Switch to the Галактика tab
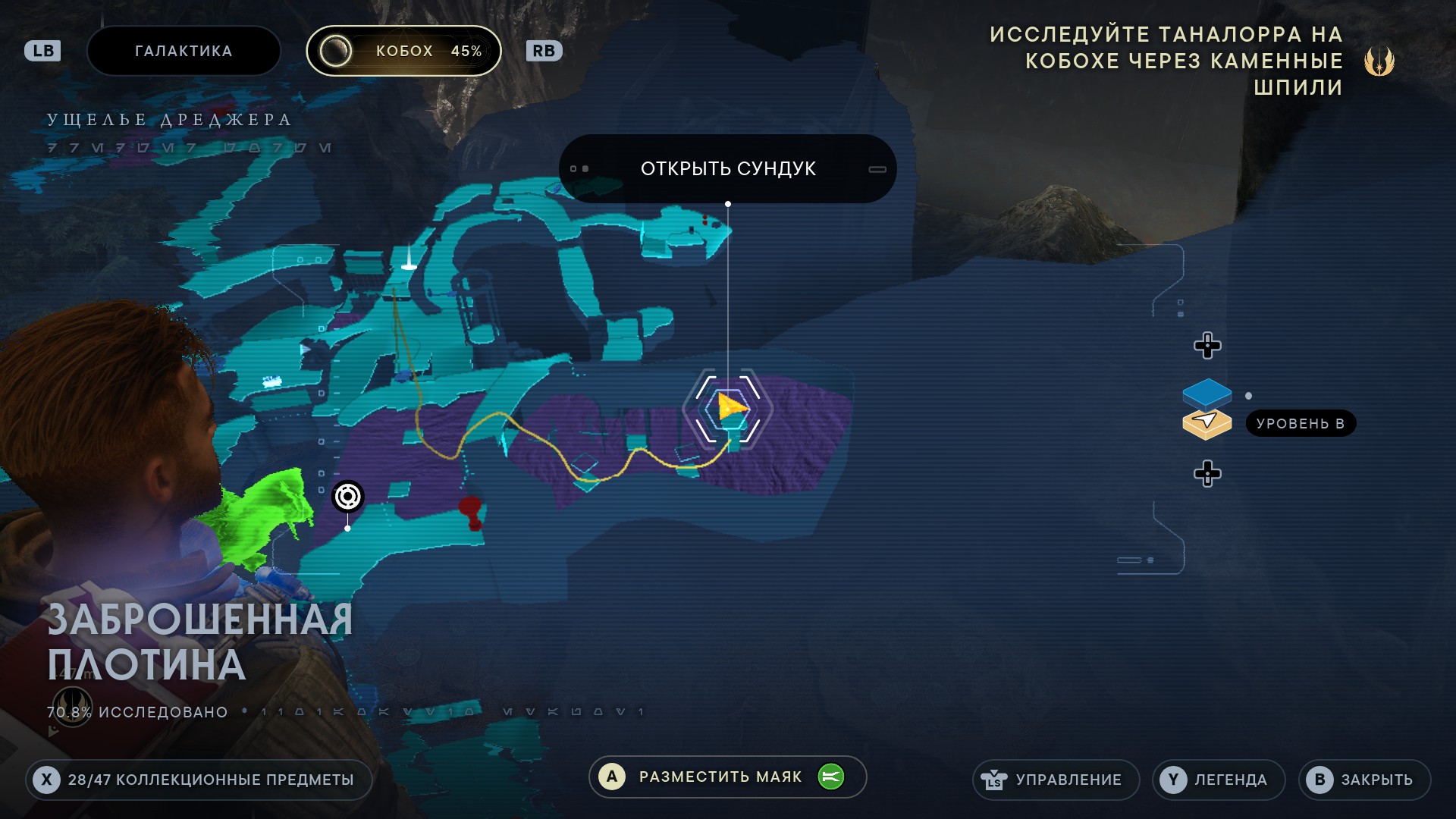The image size is (1456, 819). pos(184,51)
